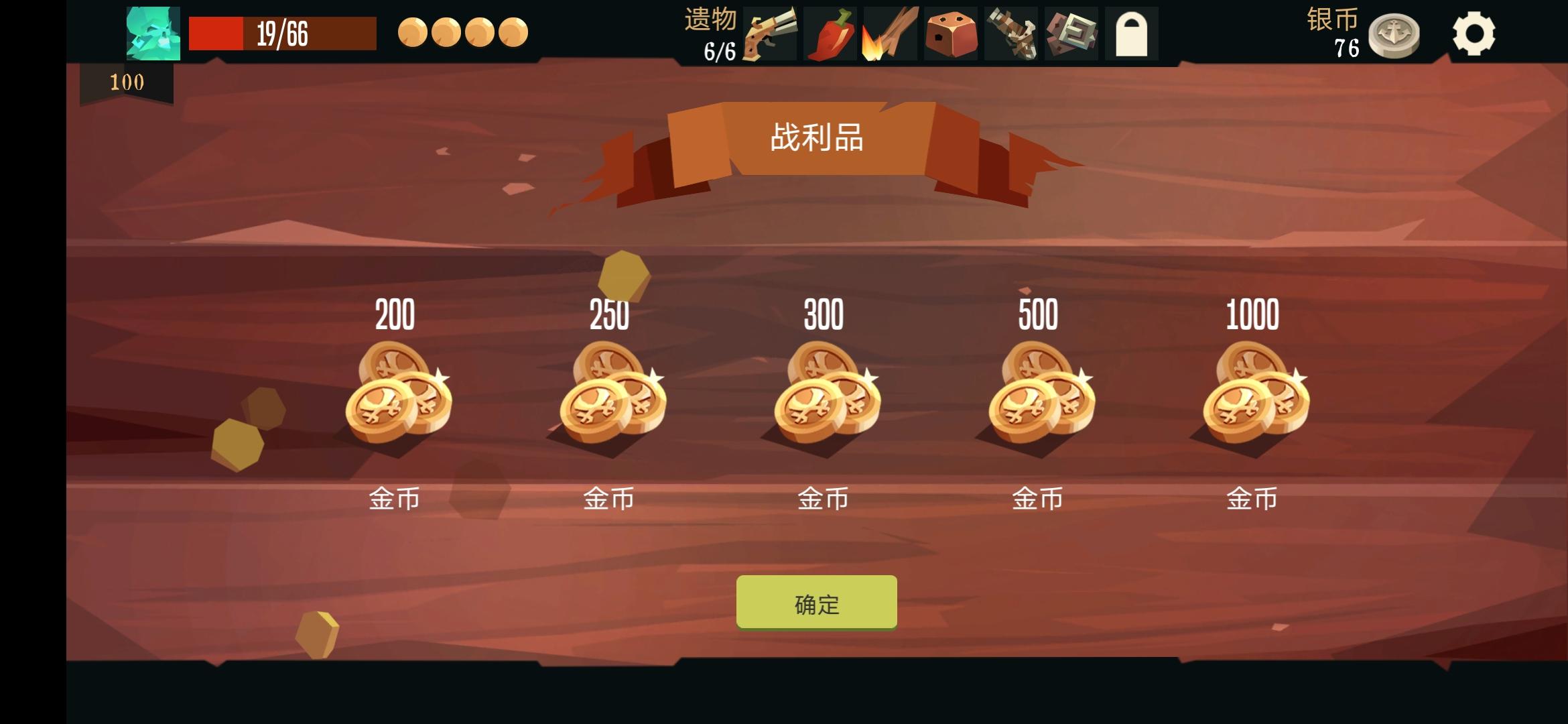Click the 战利品 loot banner
The width and height of the screenshot is (1568, 724).
818,139
